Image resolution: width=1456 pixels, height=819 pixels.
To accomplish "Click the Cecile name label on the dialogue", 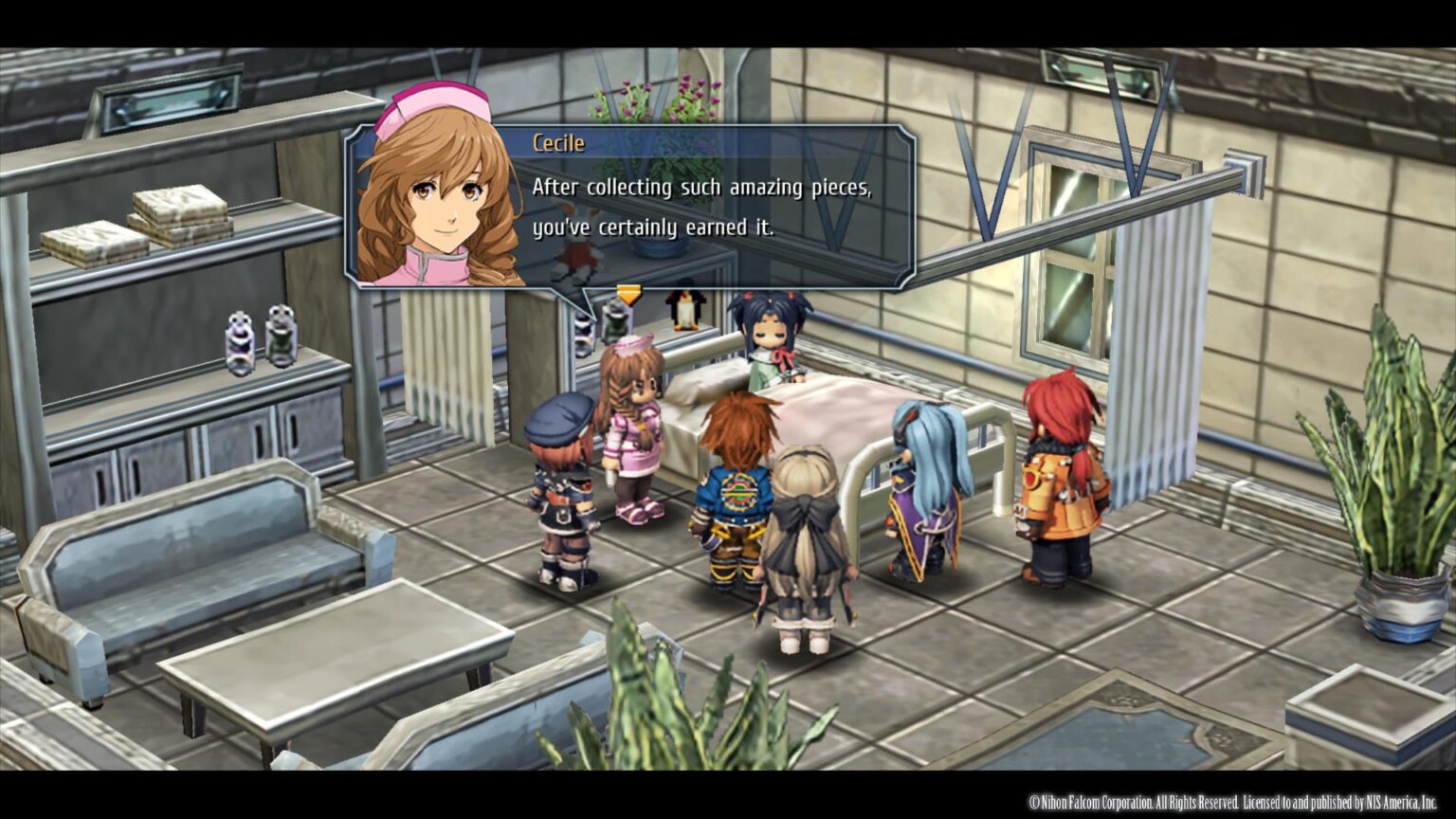I will pos(558,143).
